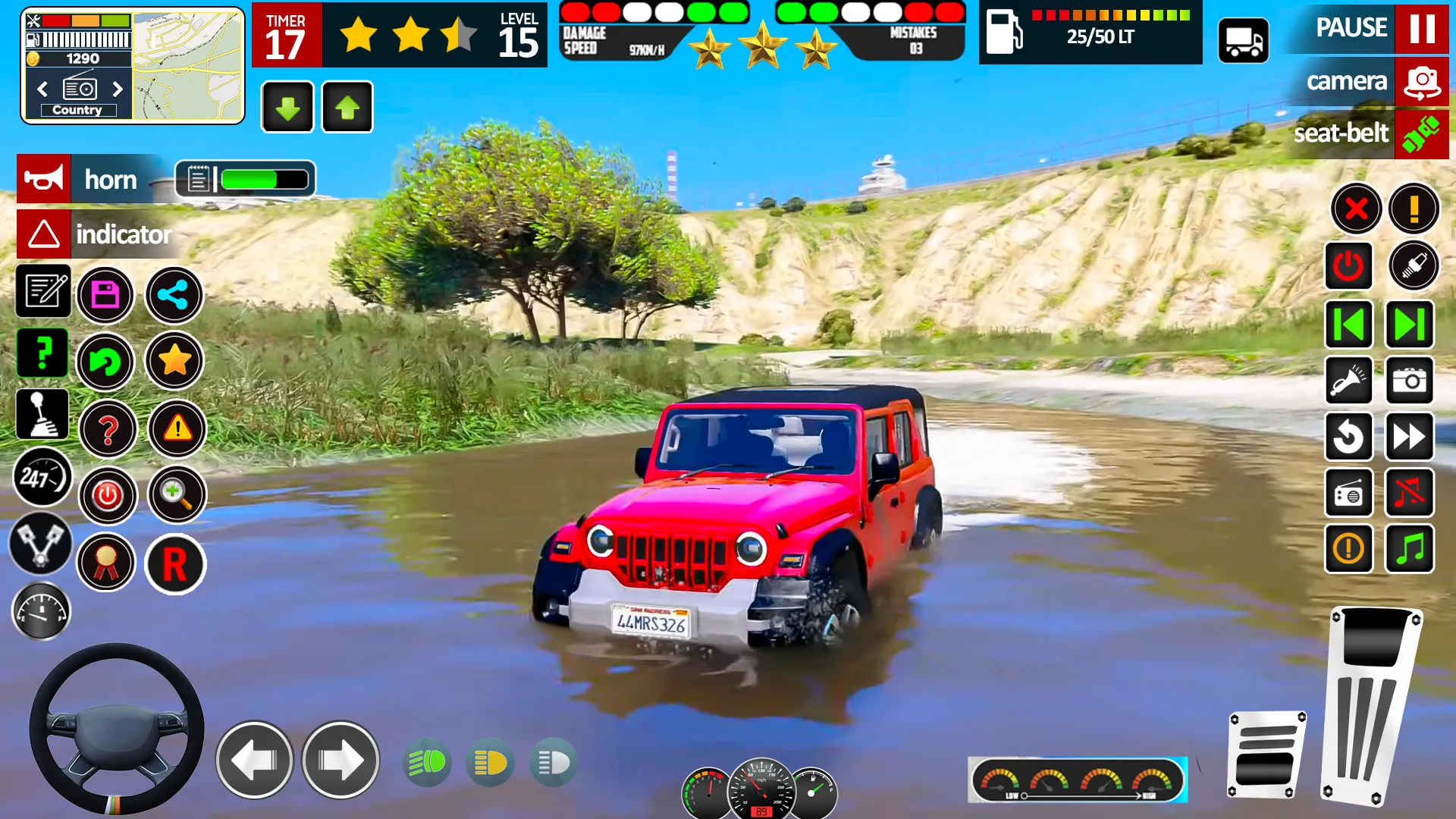The image size is (1456, 819).
Task: Open the left arrow on Country radio
Action: (42, 89)
